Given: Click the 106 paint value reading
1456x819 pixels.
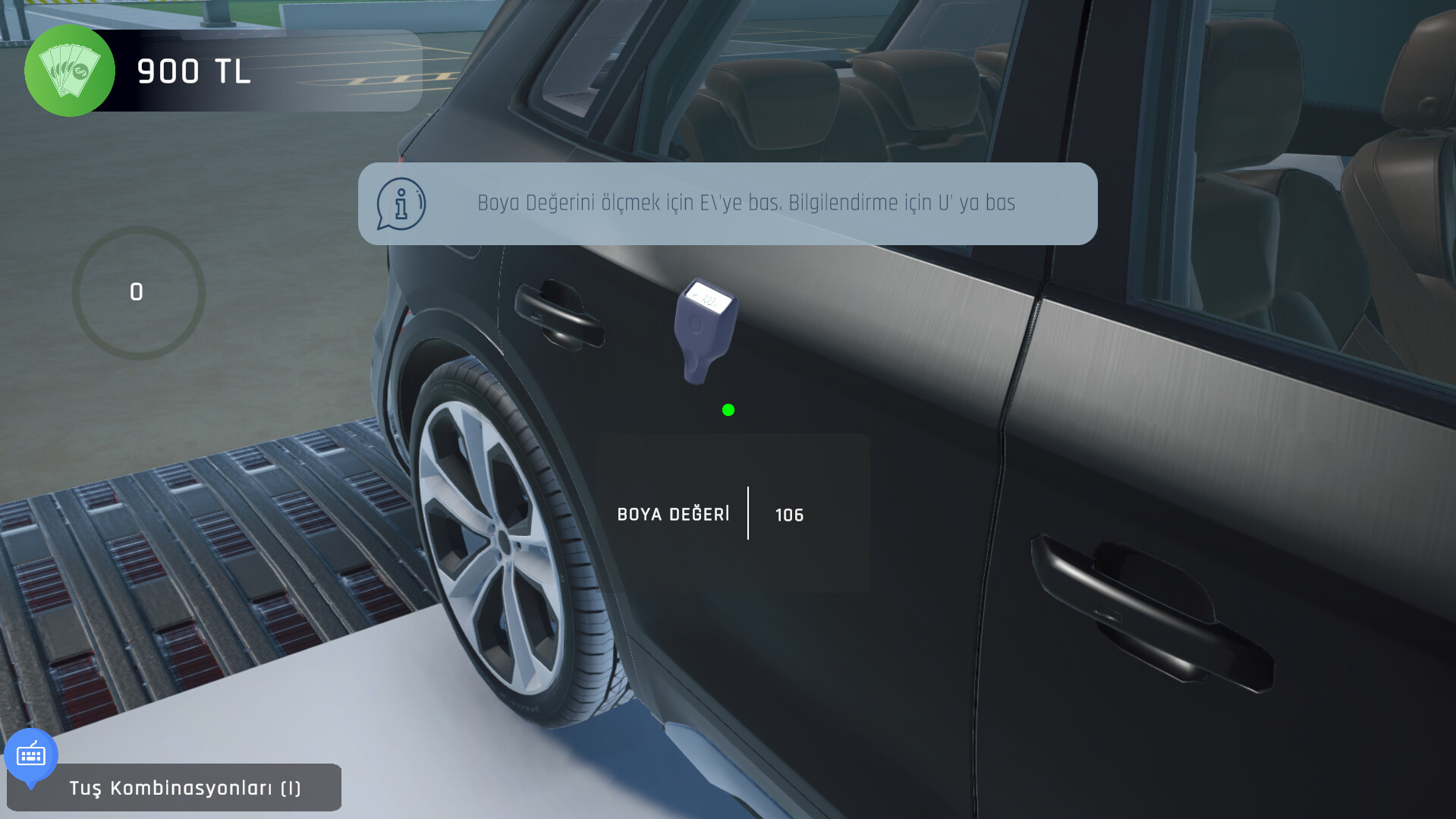Looking at the screenshot, I should coord(789,515).
